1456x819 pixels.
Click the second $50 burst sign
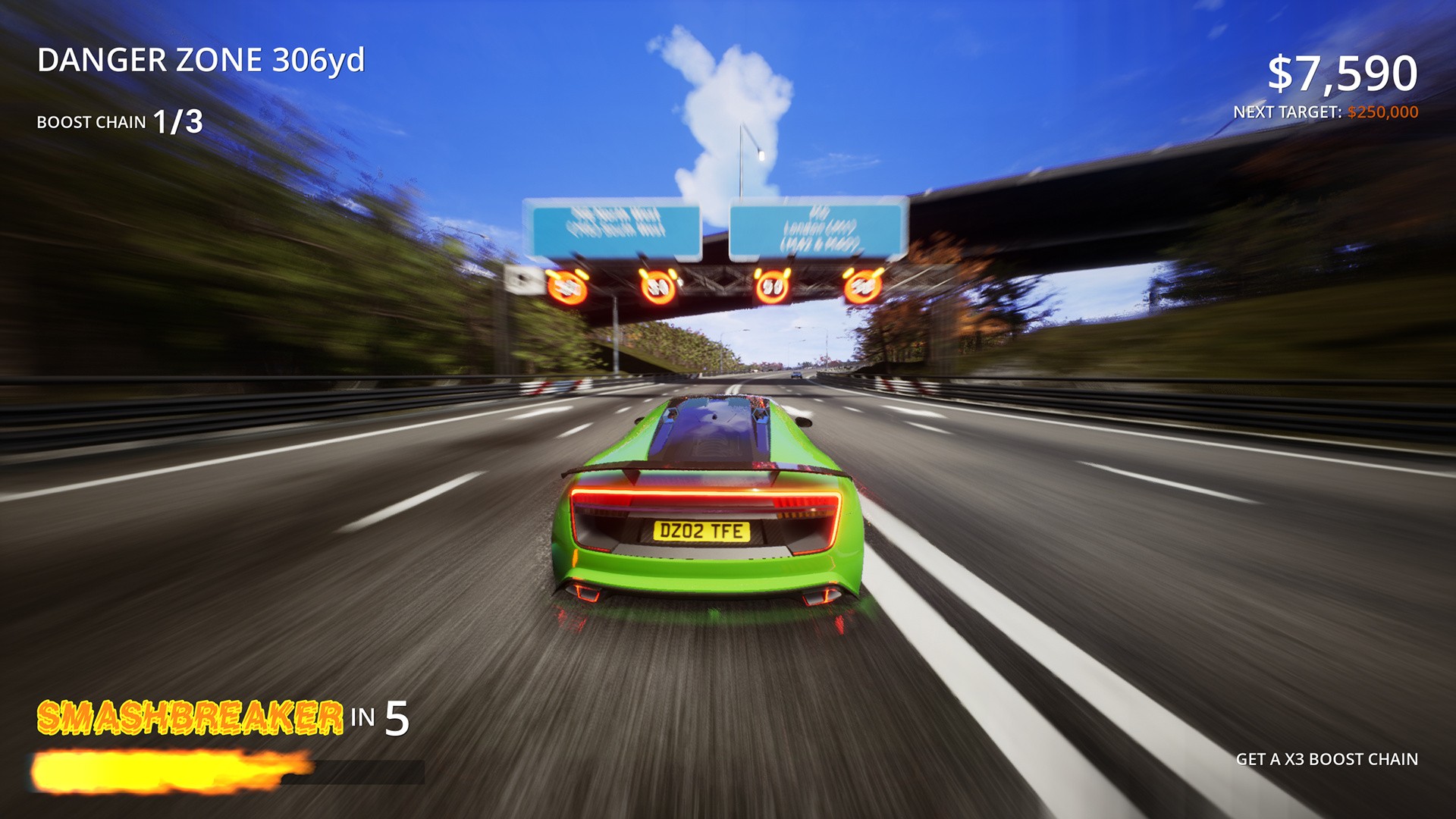coord(657,287)
